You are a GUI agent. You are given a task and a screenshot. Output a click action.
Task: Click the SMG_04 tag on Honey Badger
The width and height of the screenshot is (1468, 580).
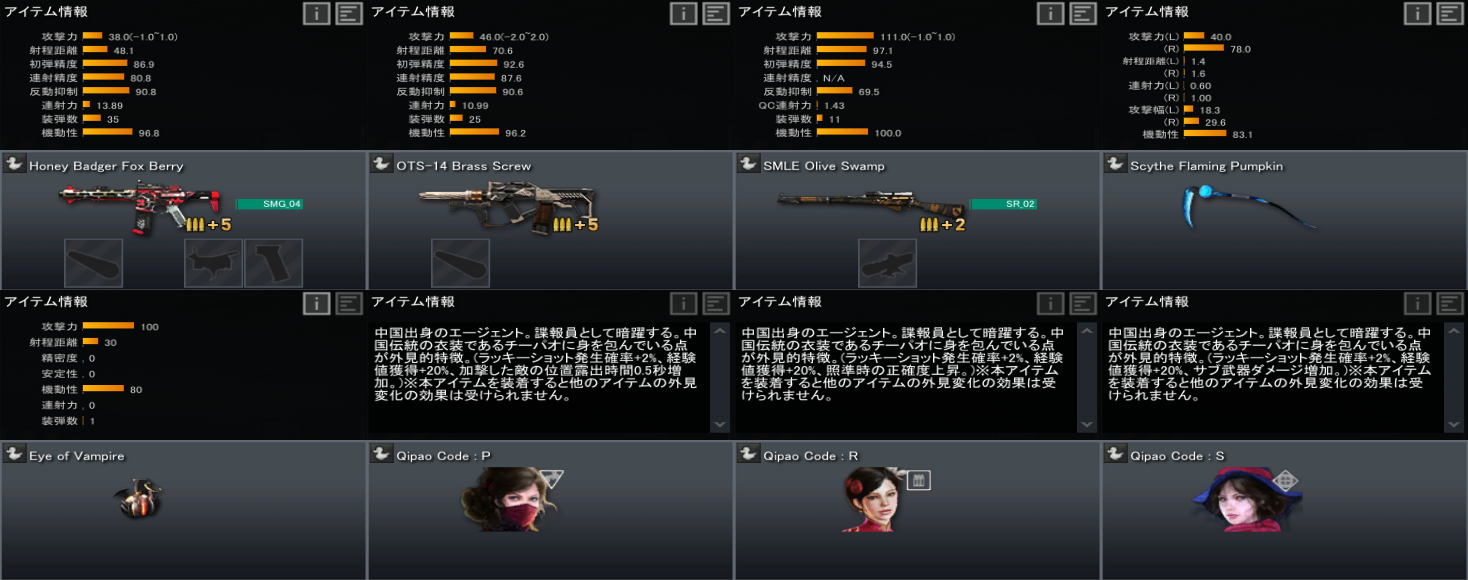[x=268, y=204]
